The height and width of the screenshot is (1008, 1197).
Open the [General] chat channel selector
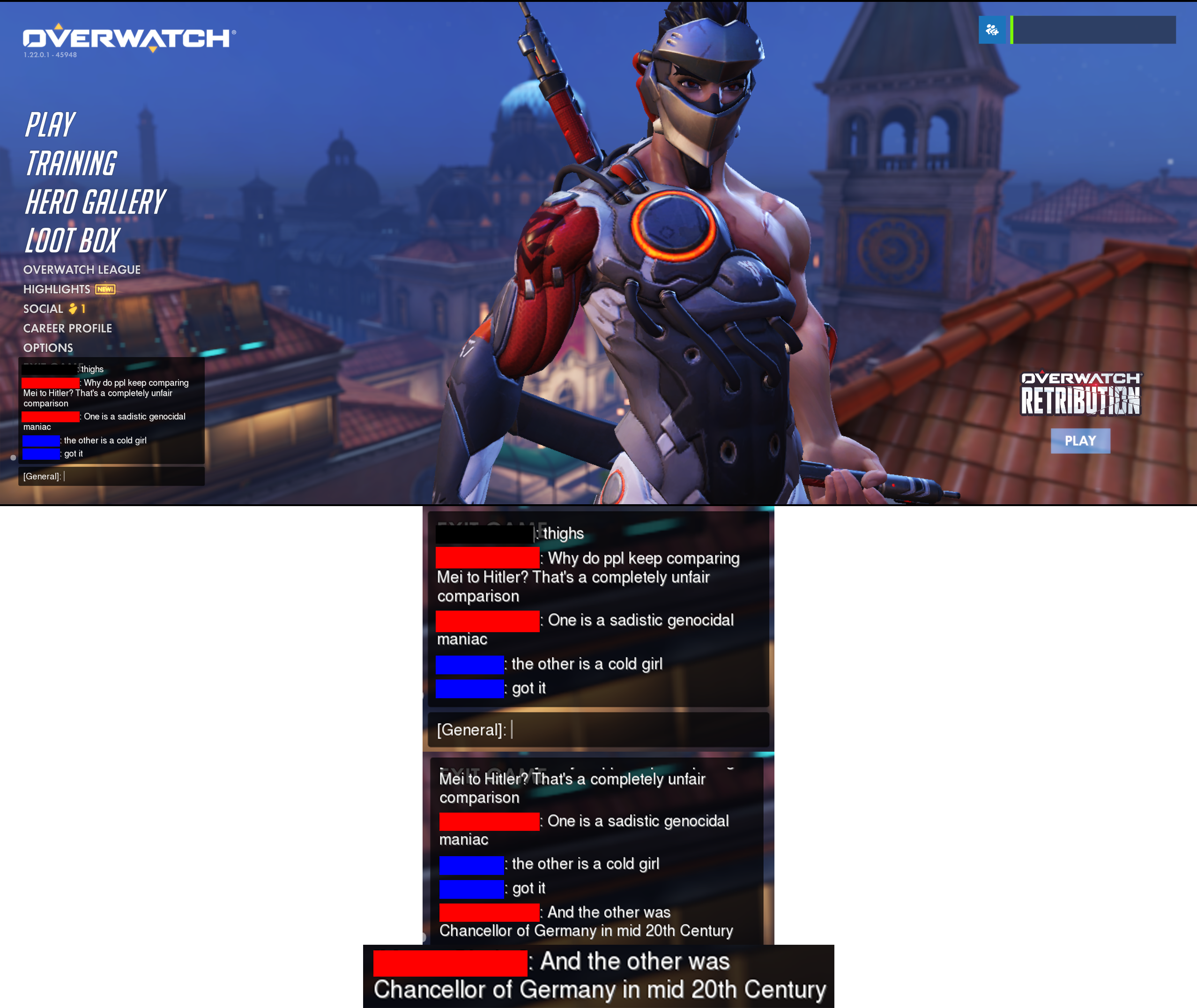(x=42, y=476)
